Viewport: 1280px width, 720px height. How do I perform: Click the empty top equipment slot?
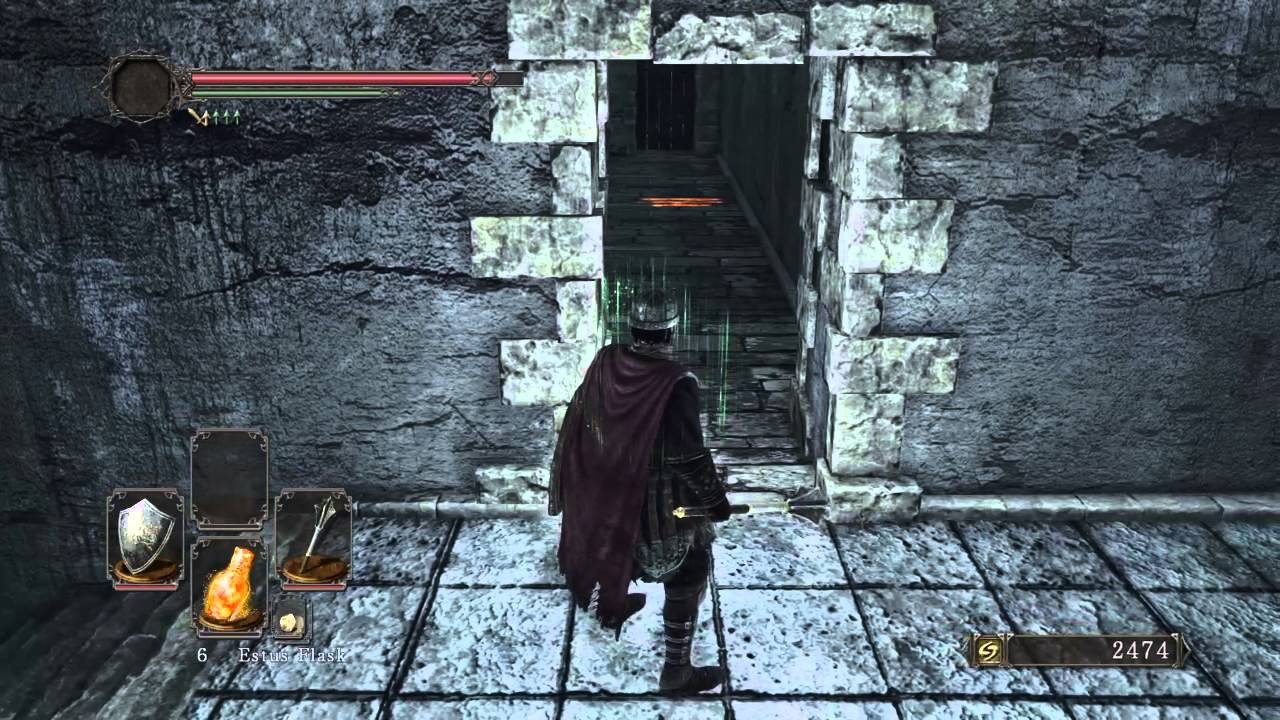point(228,477)
